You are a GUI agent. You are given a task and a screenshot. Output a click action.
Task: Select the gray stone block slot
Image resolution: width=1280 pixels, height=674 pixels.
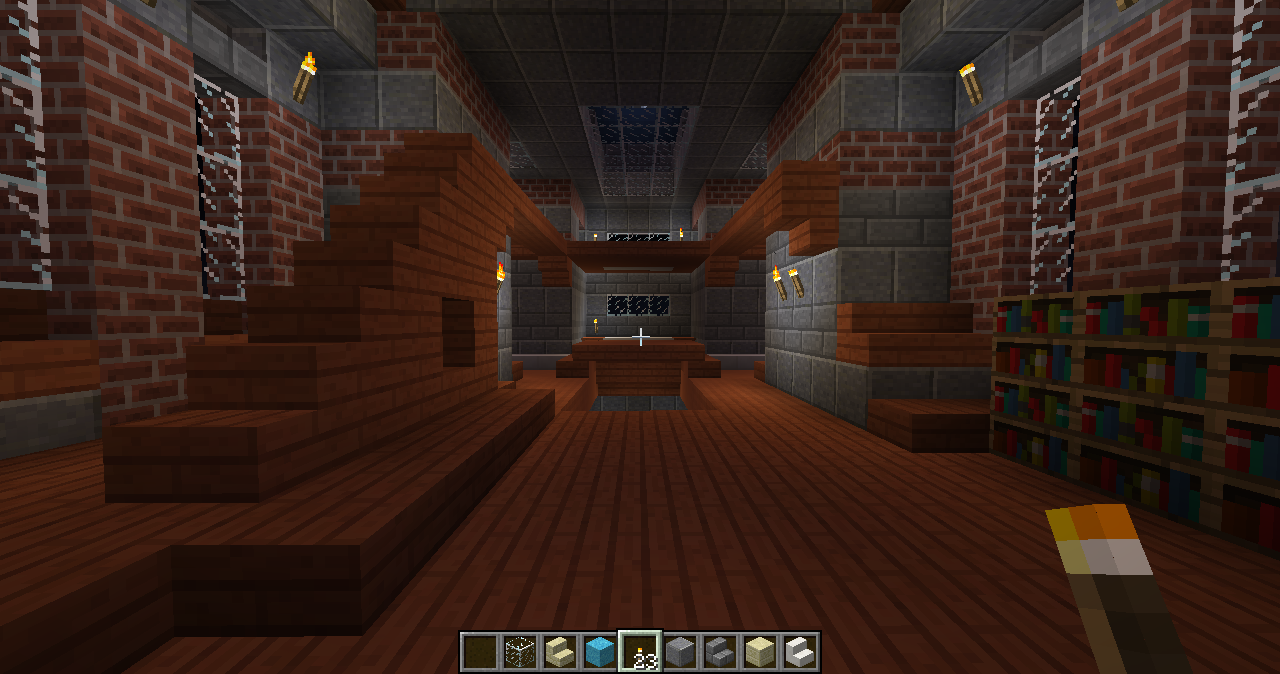pyautogui.click(x=680, y=652)
